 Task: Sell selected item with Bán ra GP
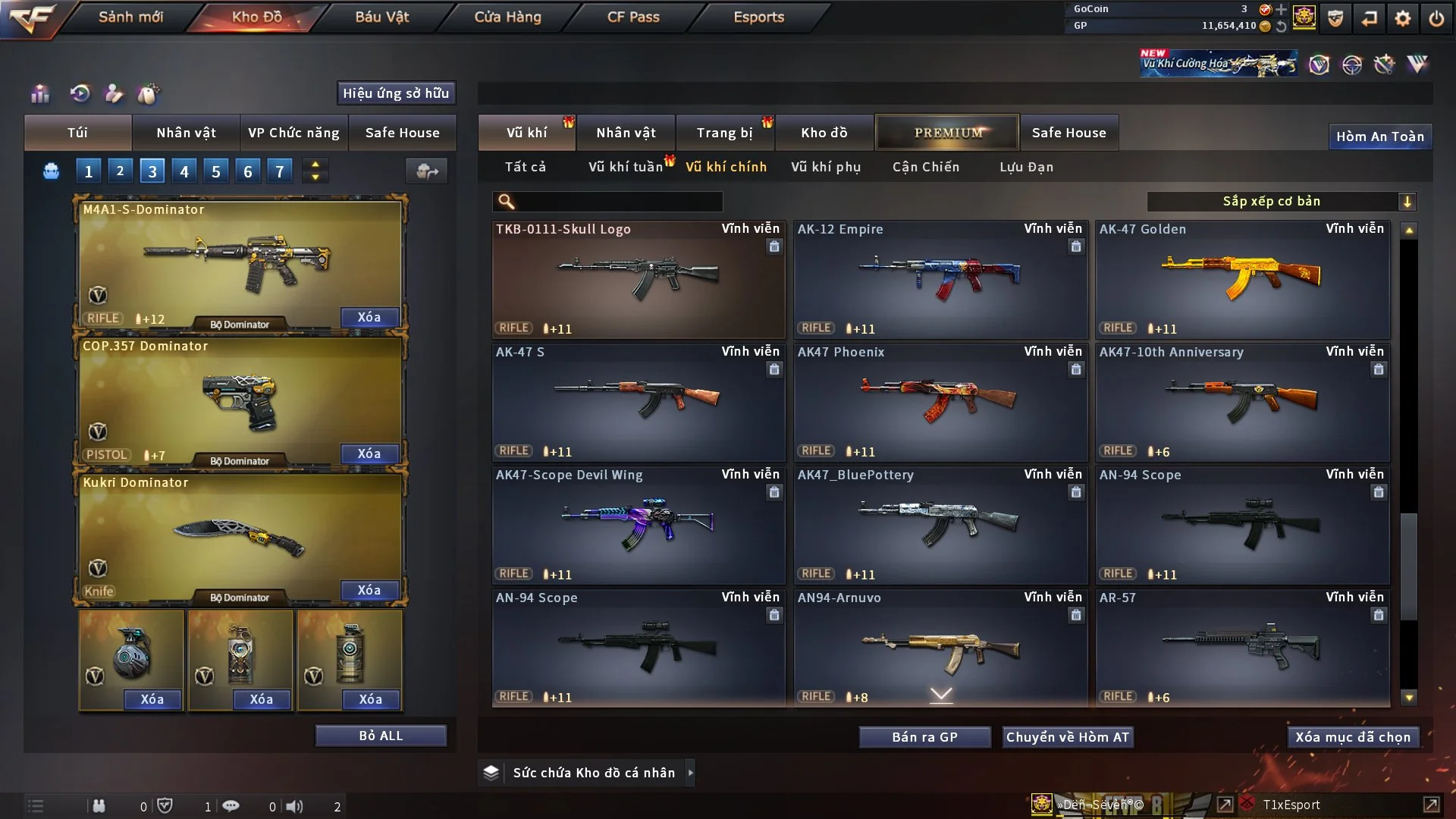click(x=924, y=737)
